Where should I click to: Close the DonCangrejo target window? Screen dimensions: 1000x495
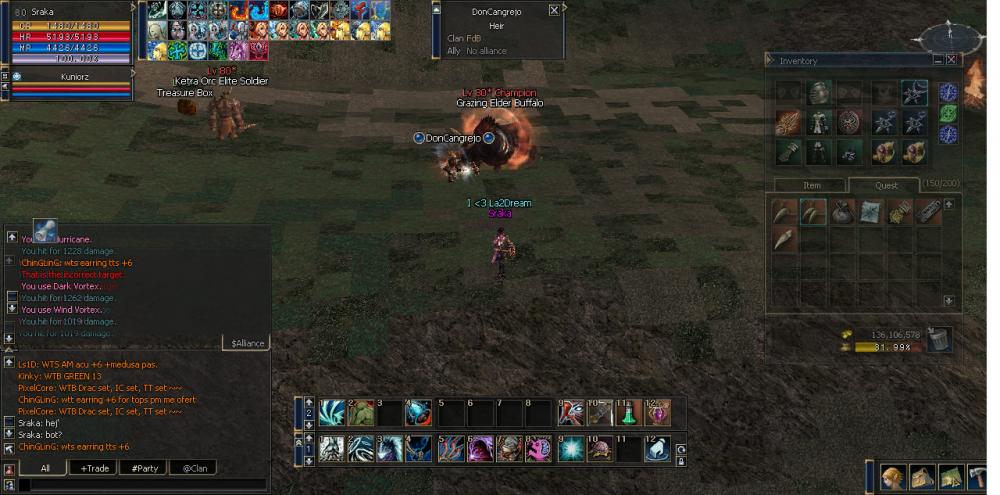[x=554, y=10]
